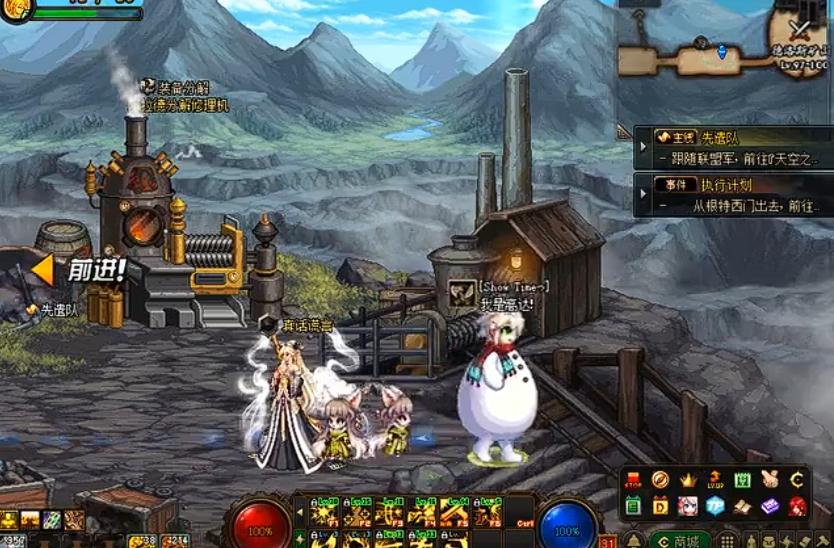Select the red-haired character icon
This screenshot has height=548, width=834.
[x=797, y=506]
